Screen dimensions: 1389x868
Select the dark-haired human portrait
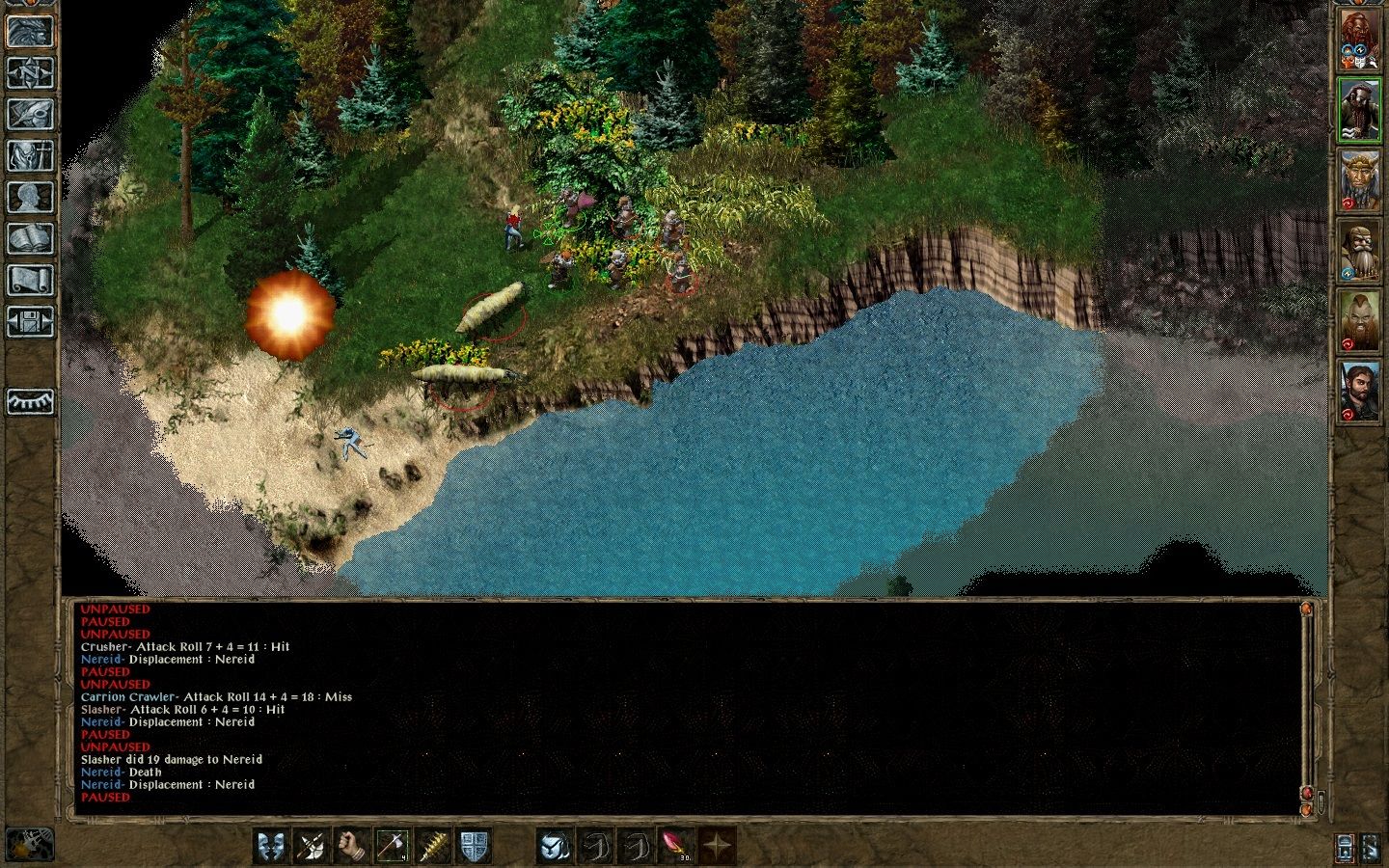point(1359,391)
